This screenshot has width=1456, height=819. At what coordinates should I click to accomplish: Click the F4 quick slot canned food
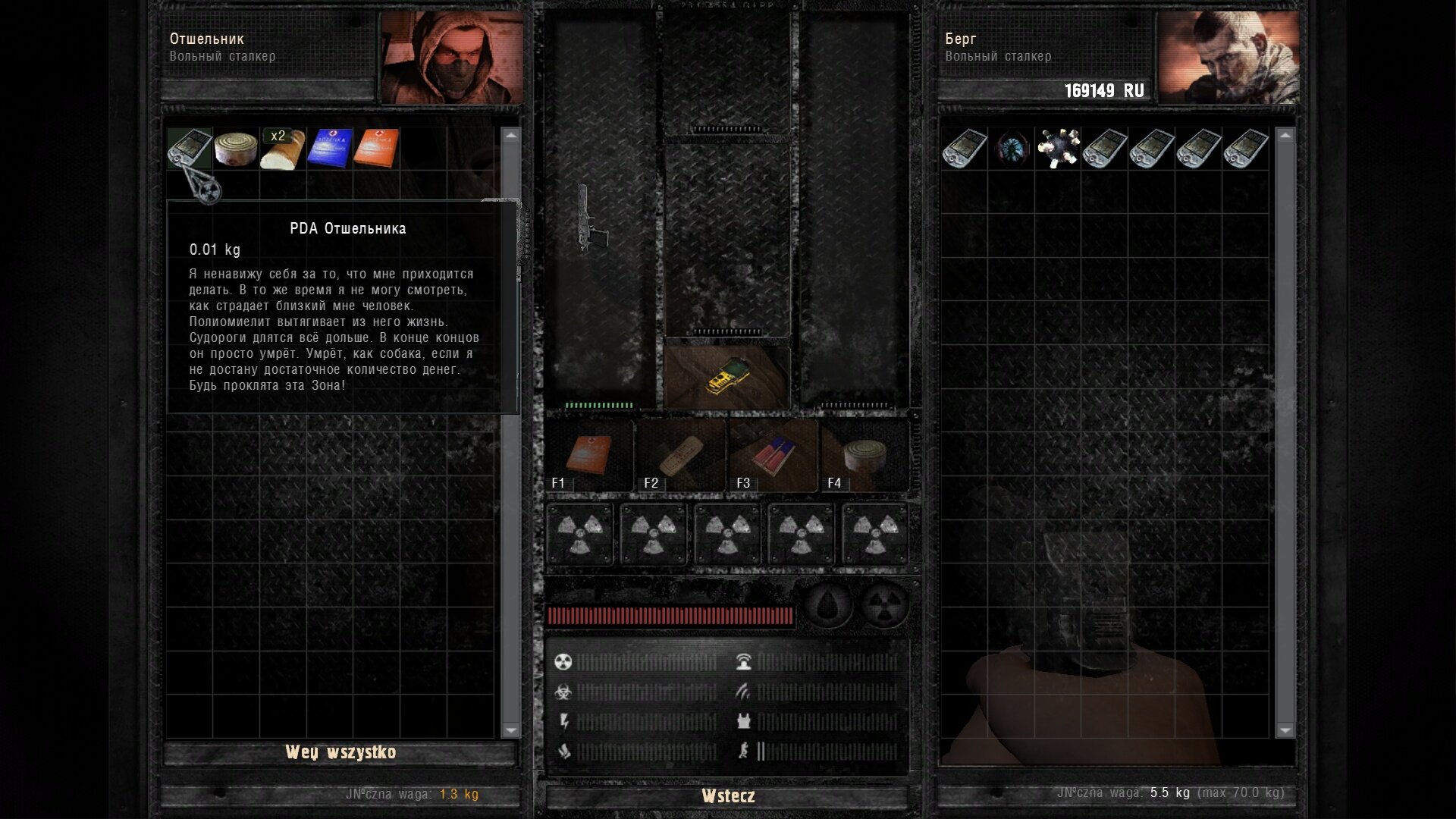click(x=864, y=457)
